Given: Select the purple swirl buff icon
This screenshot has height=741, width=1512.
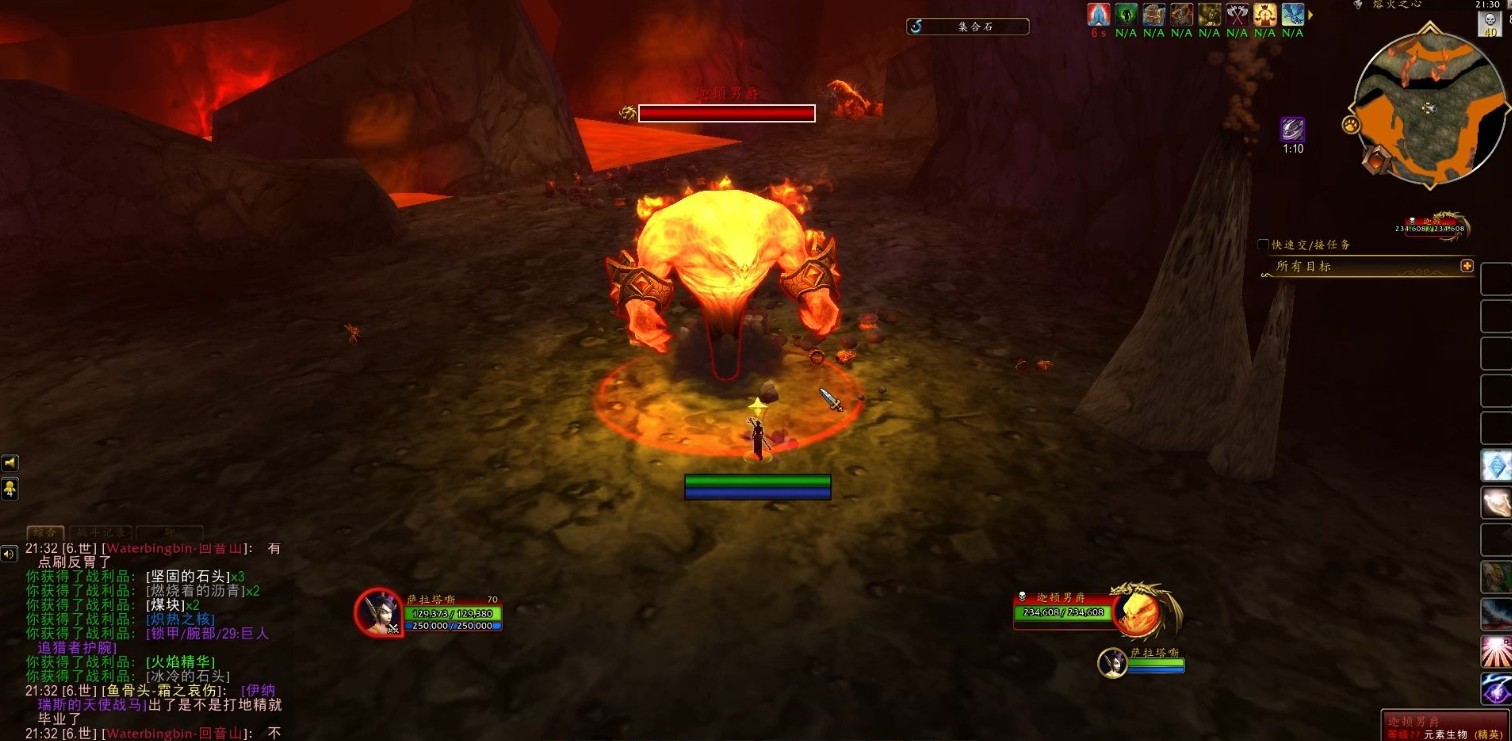Looking at the screenshot, I should click(1293, 129).
